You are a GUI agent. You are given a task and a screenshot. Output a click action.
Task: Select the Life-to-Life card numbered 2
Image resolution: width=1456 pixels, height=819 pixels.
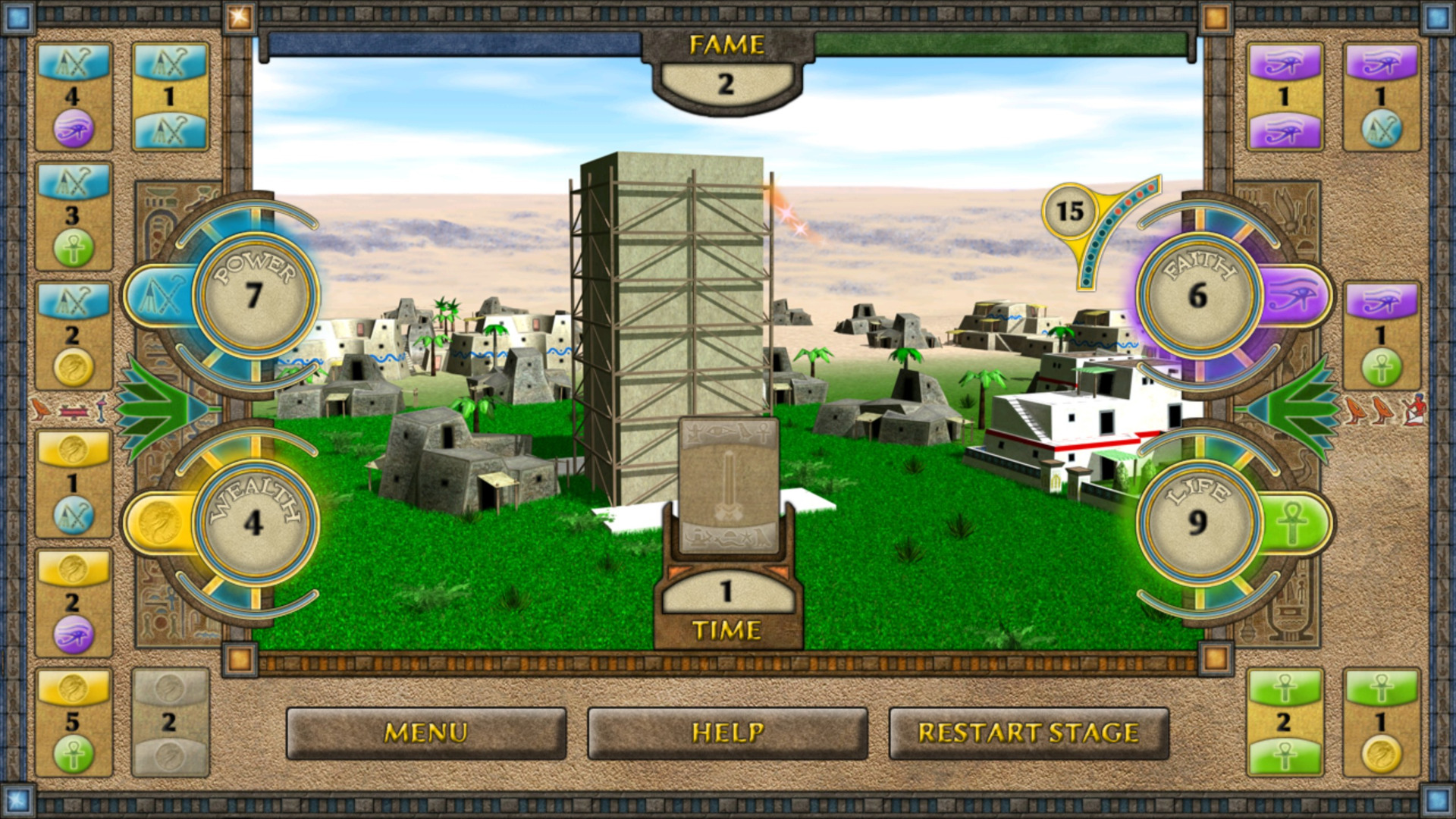pos(1285,722)
